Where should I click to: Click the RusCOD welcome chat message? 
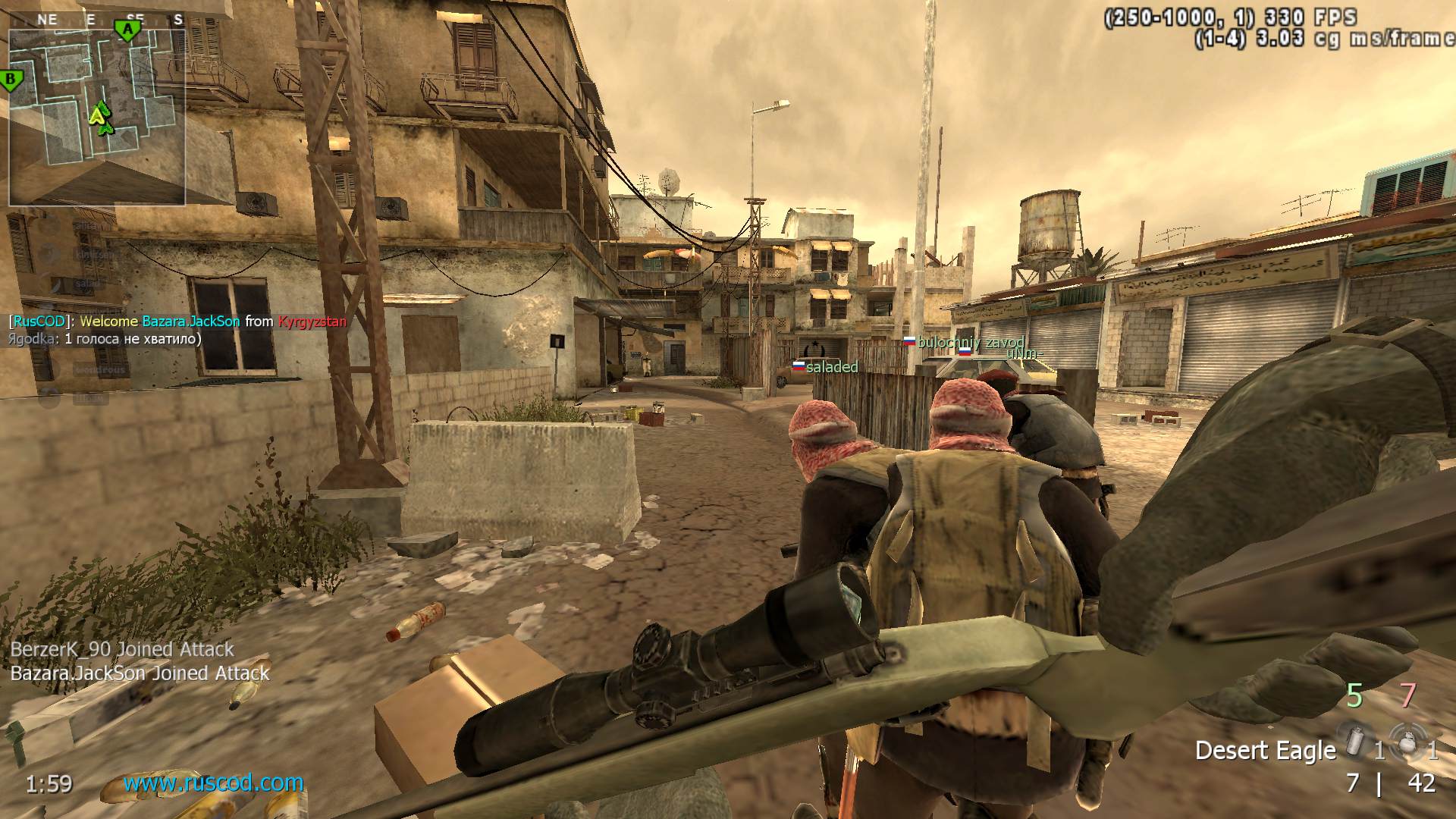[177, 322]
